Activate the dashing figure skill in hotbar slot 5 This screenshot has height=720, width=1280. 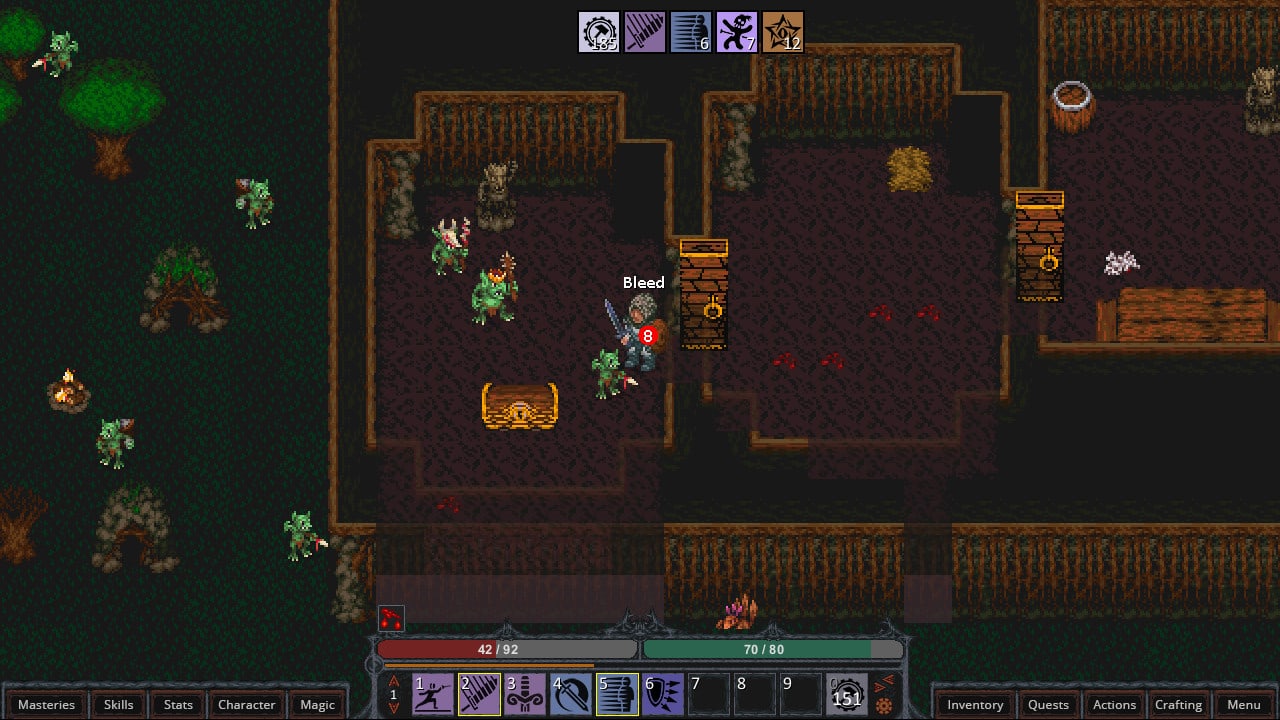(x=617, y=694)
